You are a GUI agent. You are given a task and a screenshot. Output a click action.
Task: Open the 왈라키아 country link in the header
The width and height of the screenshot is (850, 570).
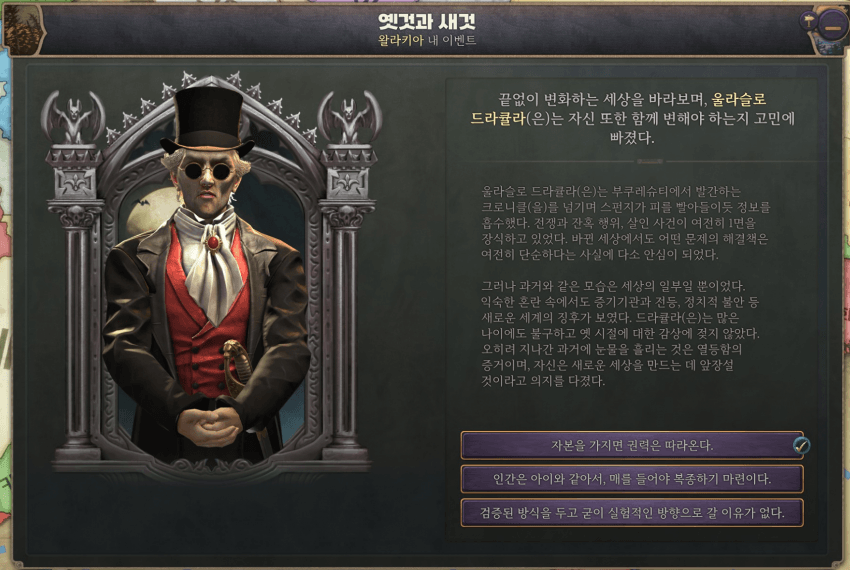[x=399, y=41]
